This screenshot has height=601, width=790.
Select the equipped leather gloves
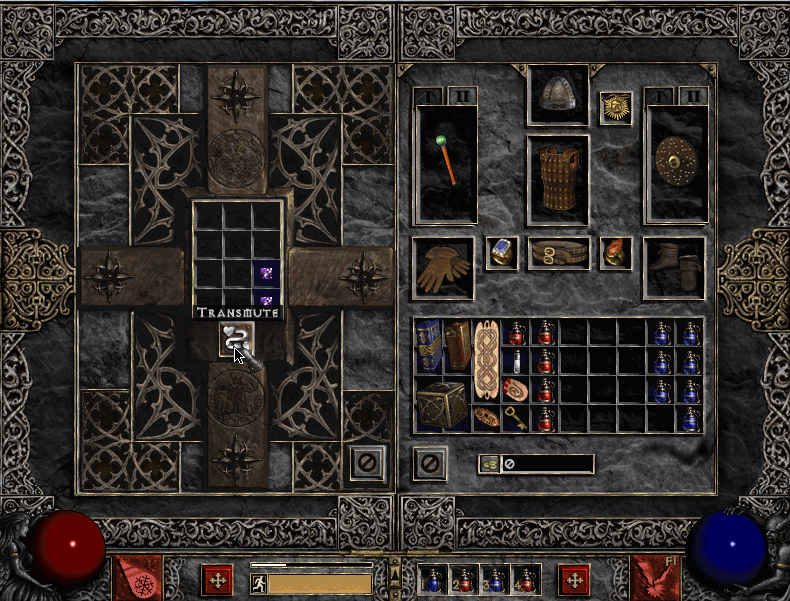pyautogui.click(x=443, y=267)
